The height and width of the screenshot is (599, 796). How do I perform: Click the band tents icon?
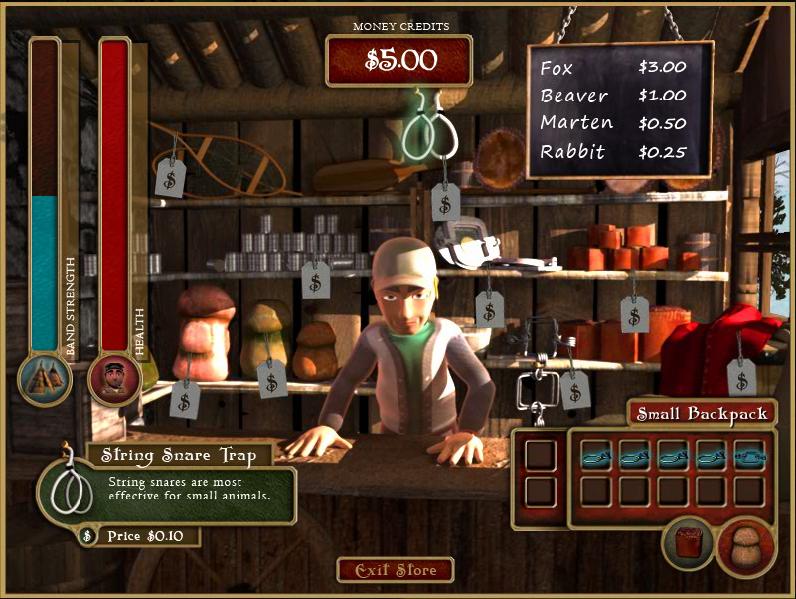tap(45, 379)
